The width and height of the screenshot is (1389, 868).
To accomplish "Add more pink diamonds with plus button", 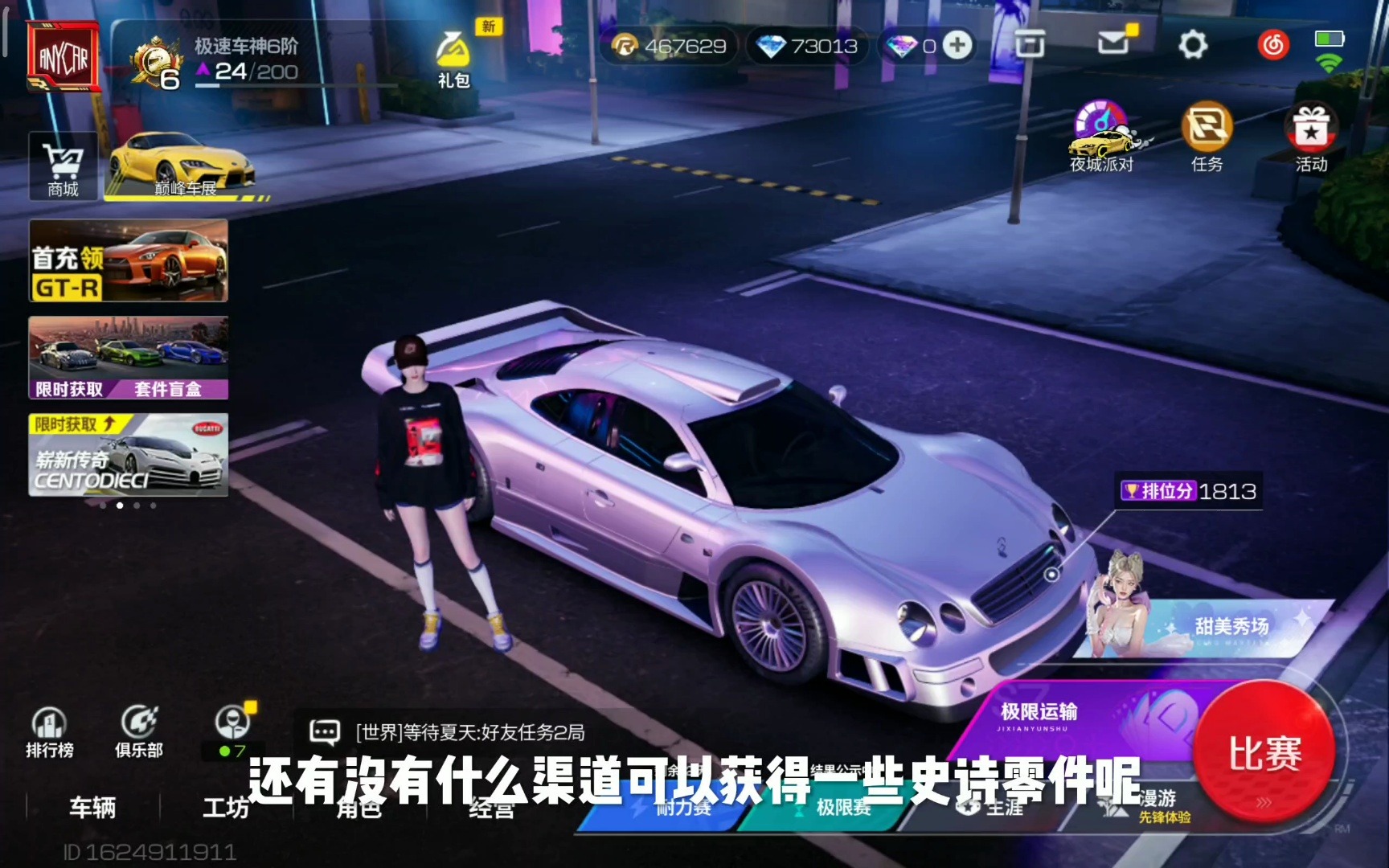I will coord(957,45).
